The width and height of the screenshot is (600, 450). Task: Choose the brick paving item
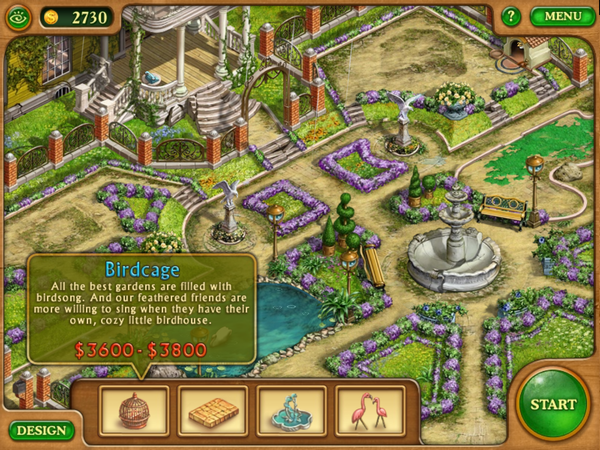[213, 410]
